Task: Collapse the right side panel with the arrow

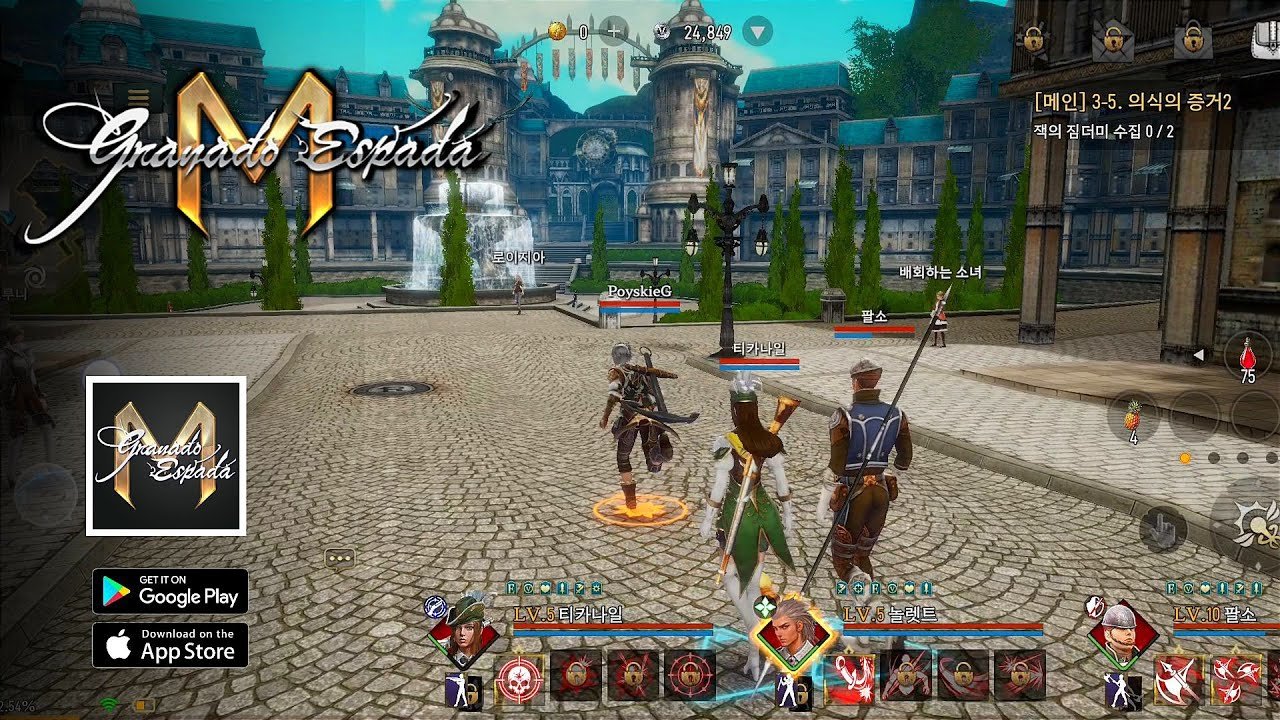Action: (x=1198, y=355)
